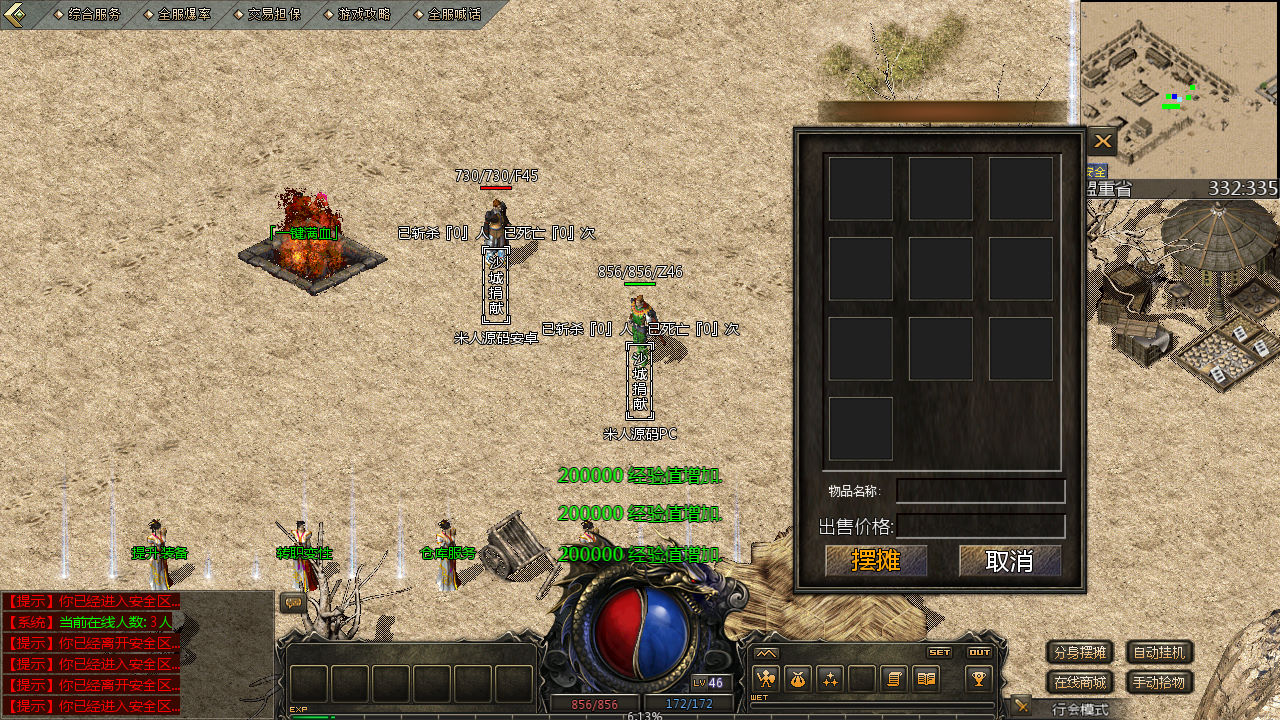The height and width of the screenshot is (720, 1280).
Task: Toggle 自动挂机 auto-combat
Action: point(1160,653)
